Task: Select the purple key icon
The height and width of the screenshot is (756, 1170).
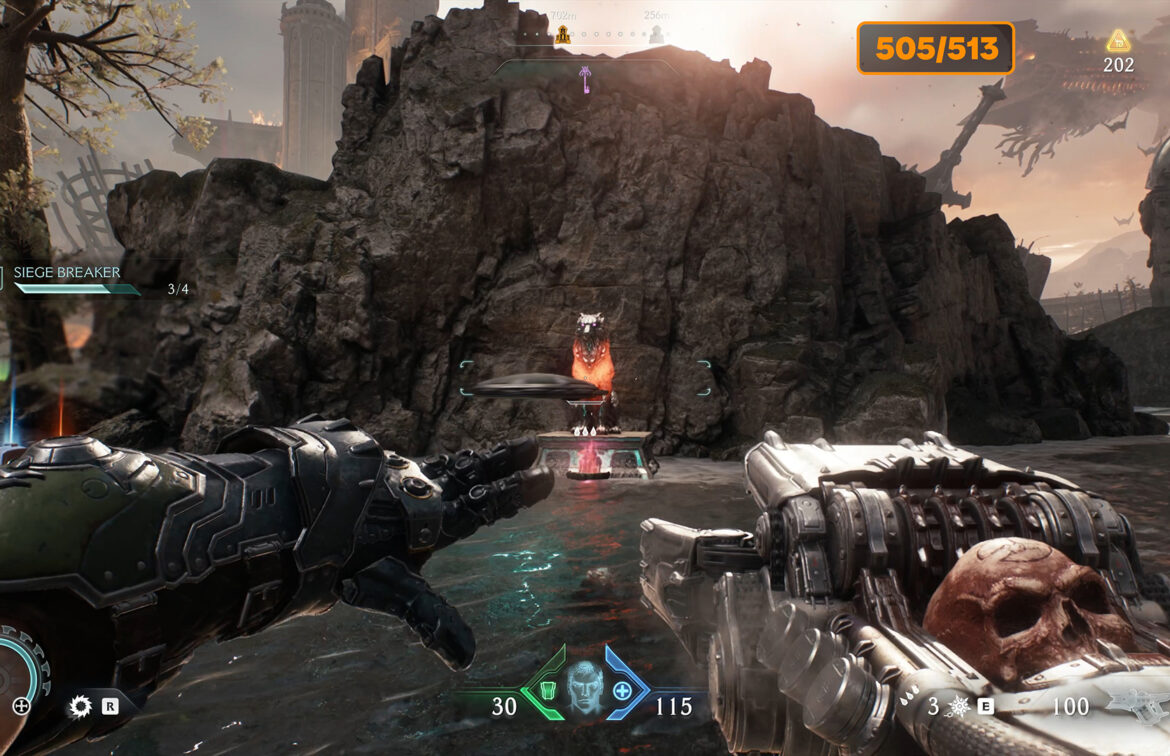Action: click(585, 79)
